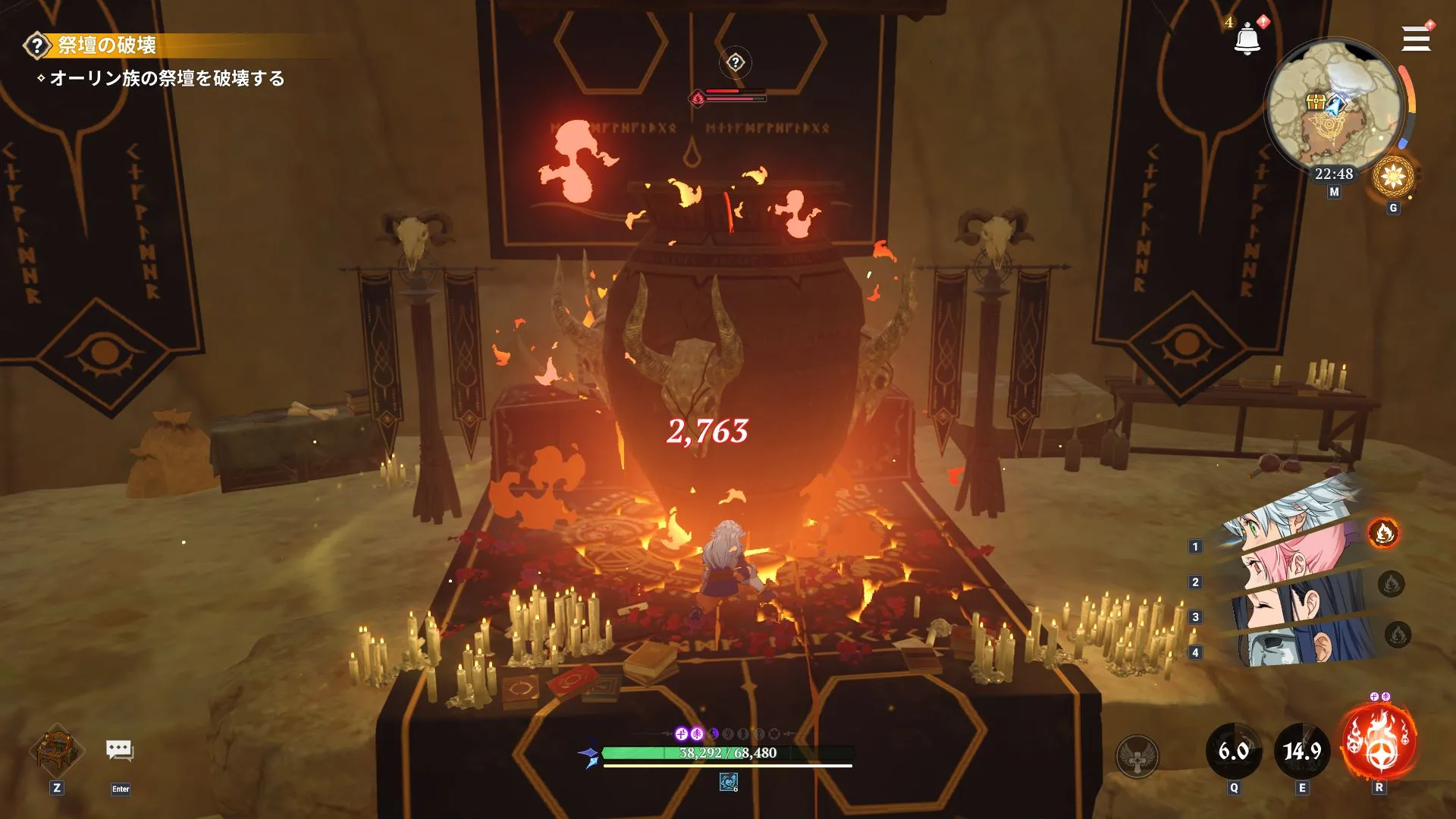Click the greyed-out winged emblem icon
The image size is (1456, 819).
click(1137, 756)
